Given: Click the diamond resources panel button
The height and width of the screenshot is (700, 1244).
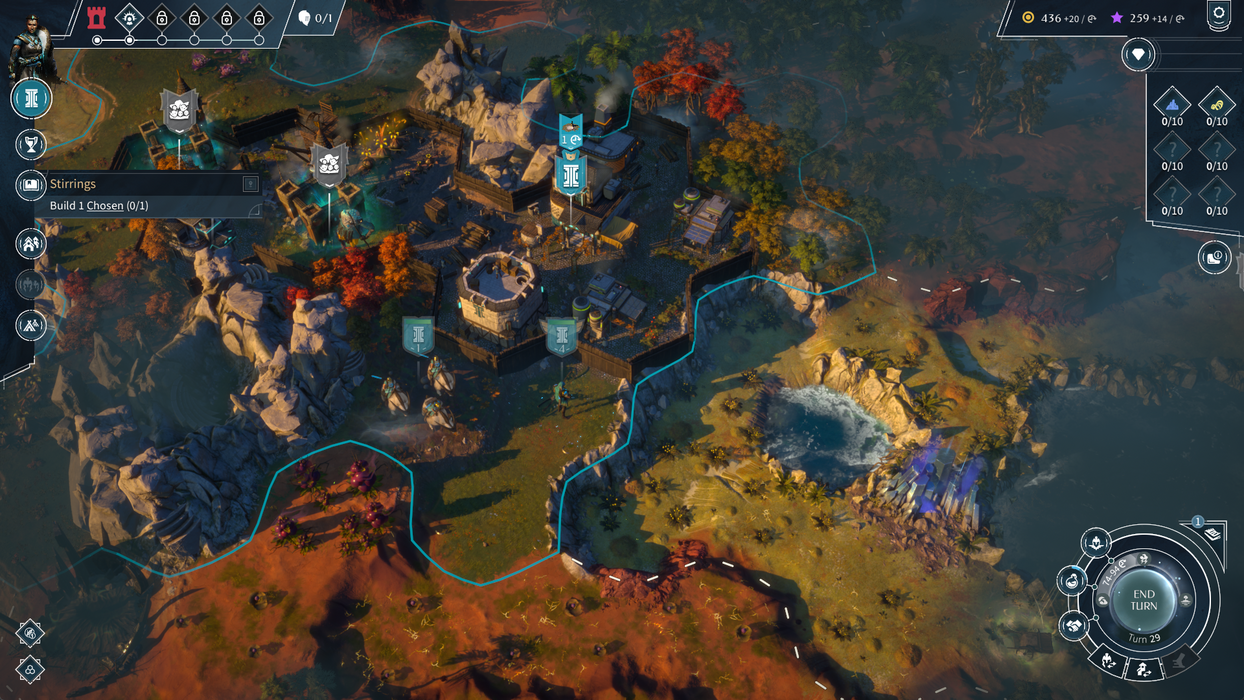Looking at the screenshot, I should coord(1138,54).
